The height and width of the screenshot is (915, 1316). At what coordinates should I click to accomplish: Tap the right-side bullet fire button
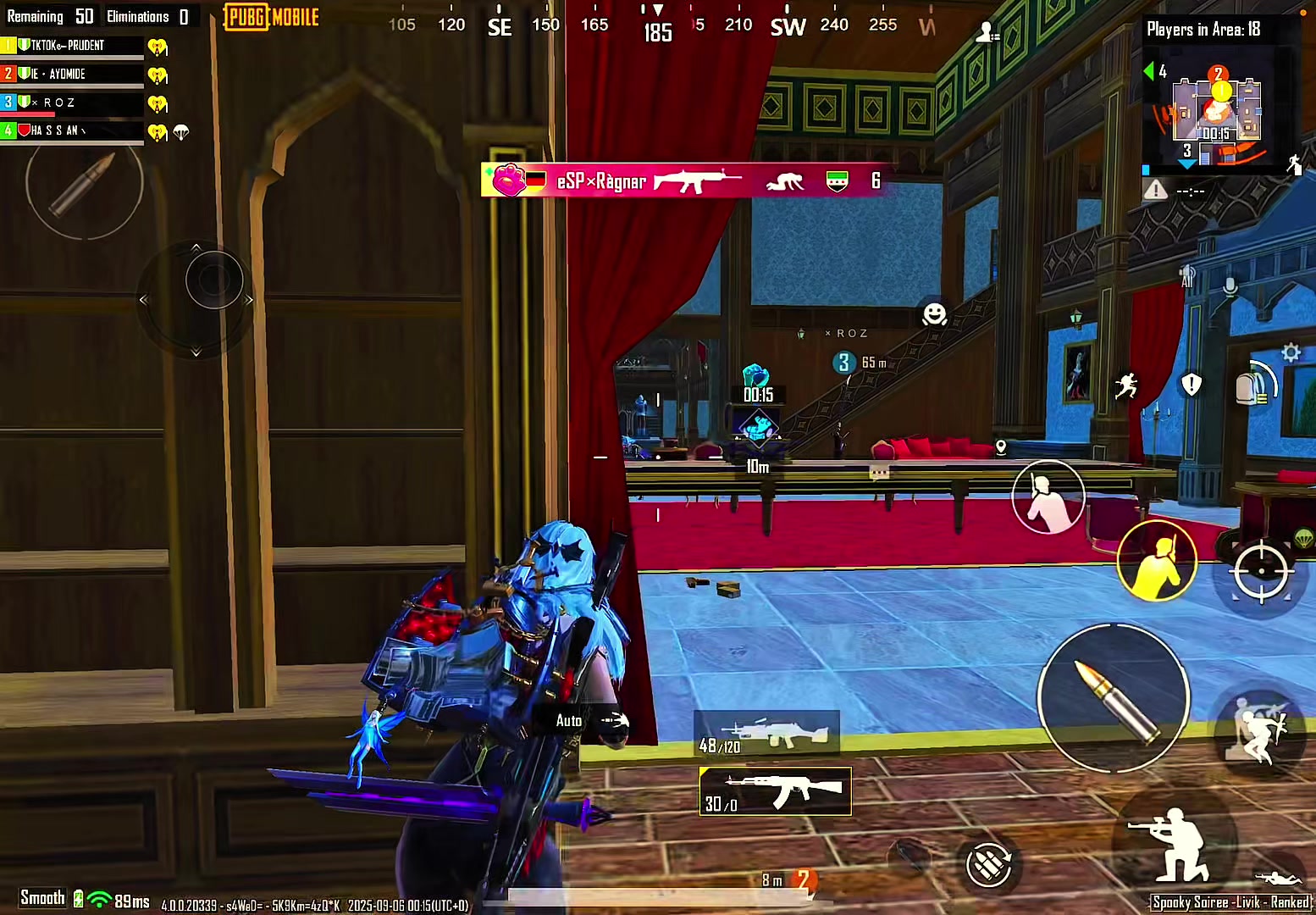(x=1114, y=699)
